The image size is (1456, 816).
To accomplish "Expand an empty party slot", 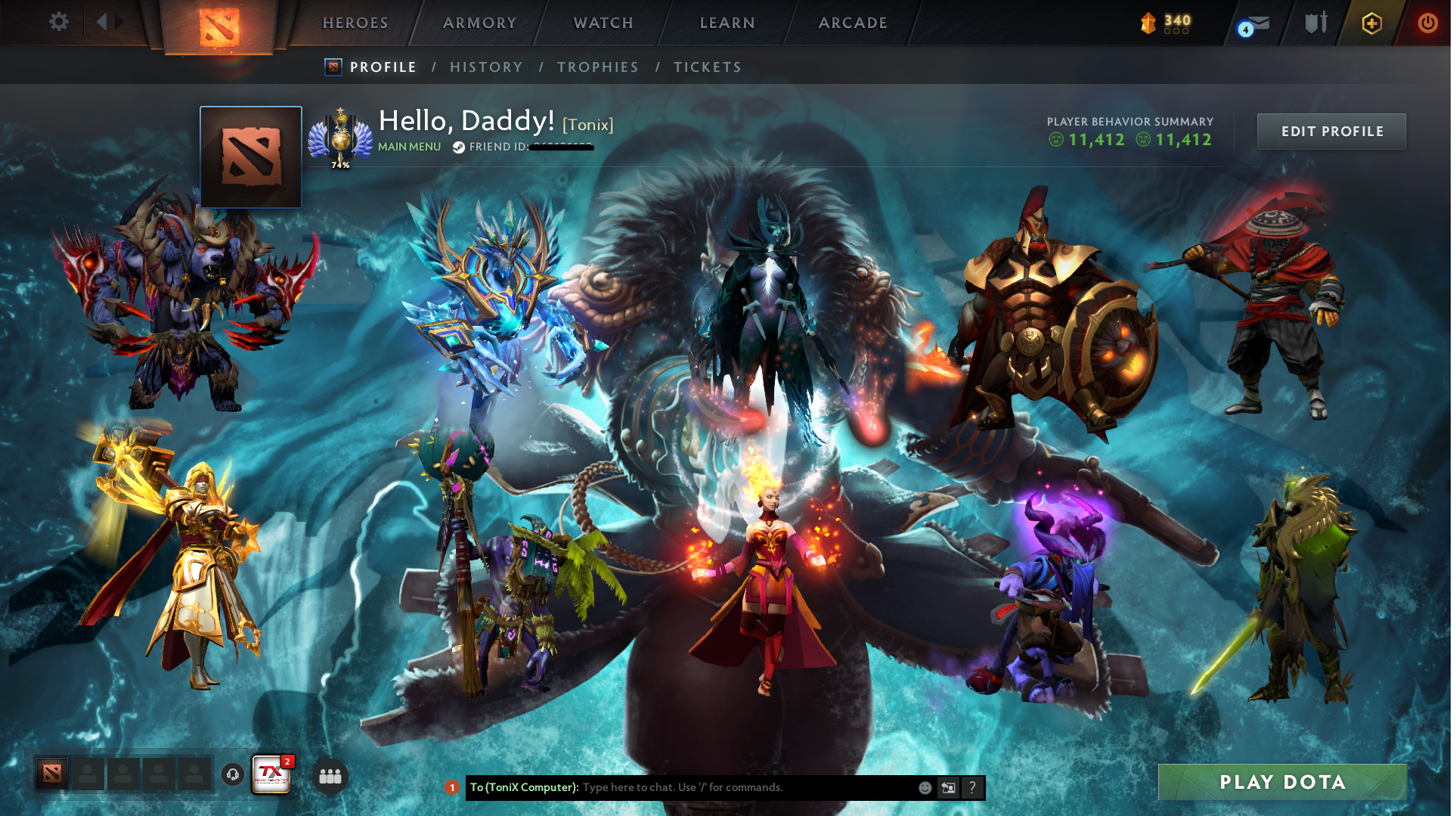I will click(x=88, y=774).
